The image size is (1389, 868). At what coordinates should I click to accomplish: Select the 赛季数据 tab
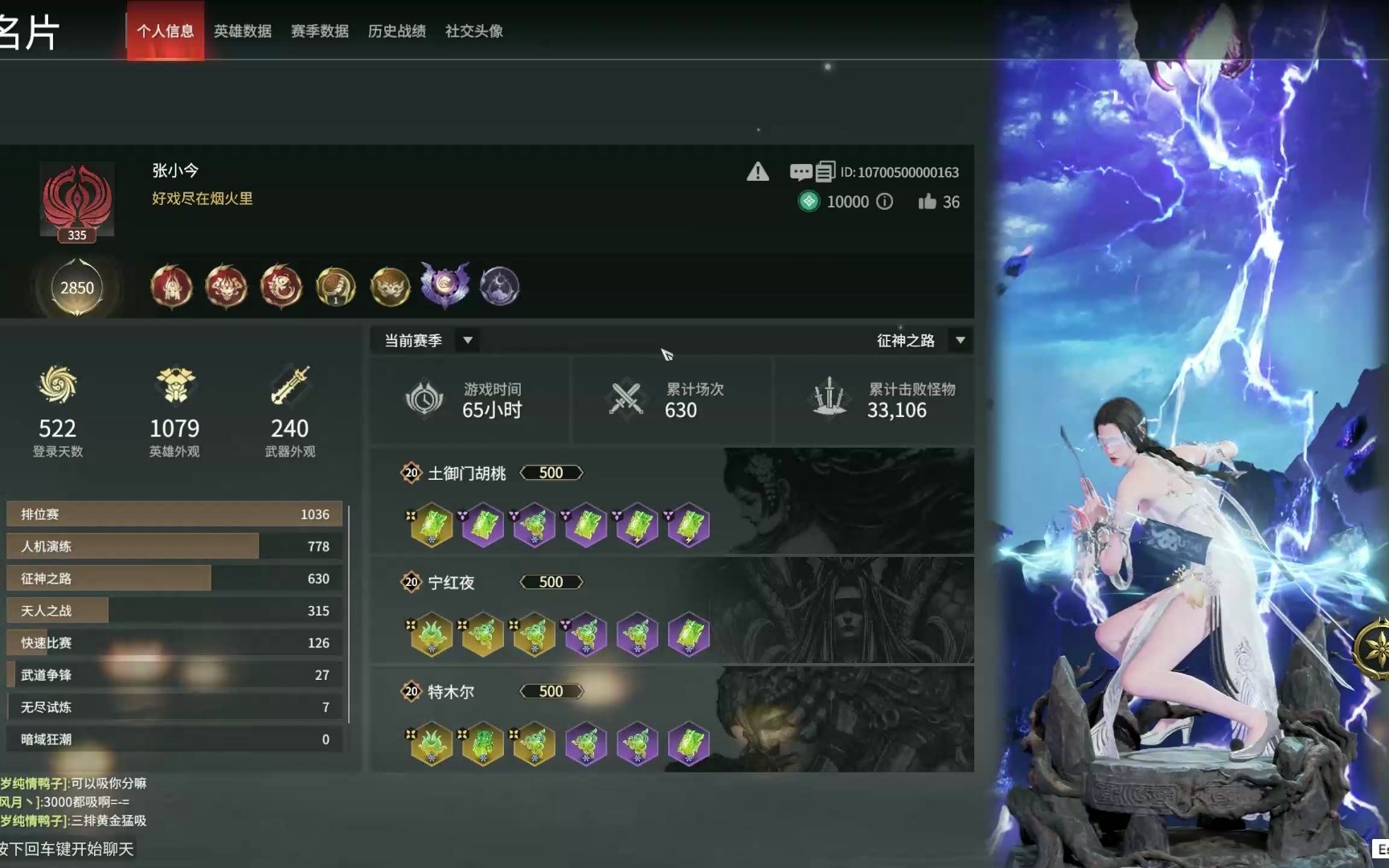(x=319, y=31)
